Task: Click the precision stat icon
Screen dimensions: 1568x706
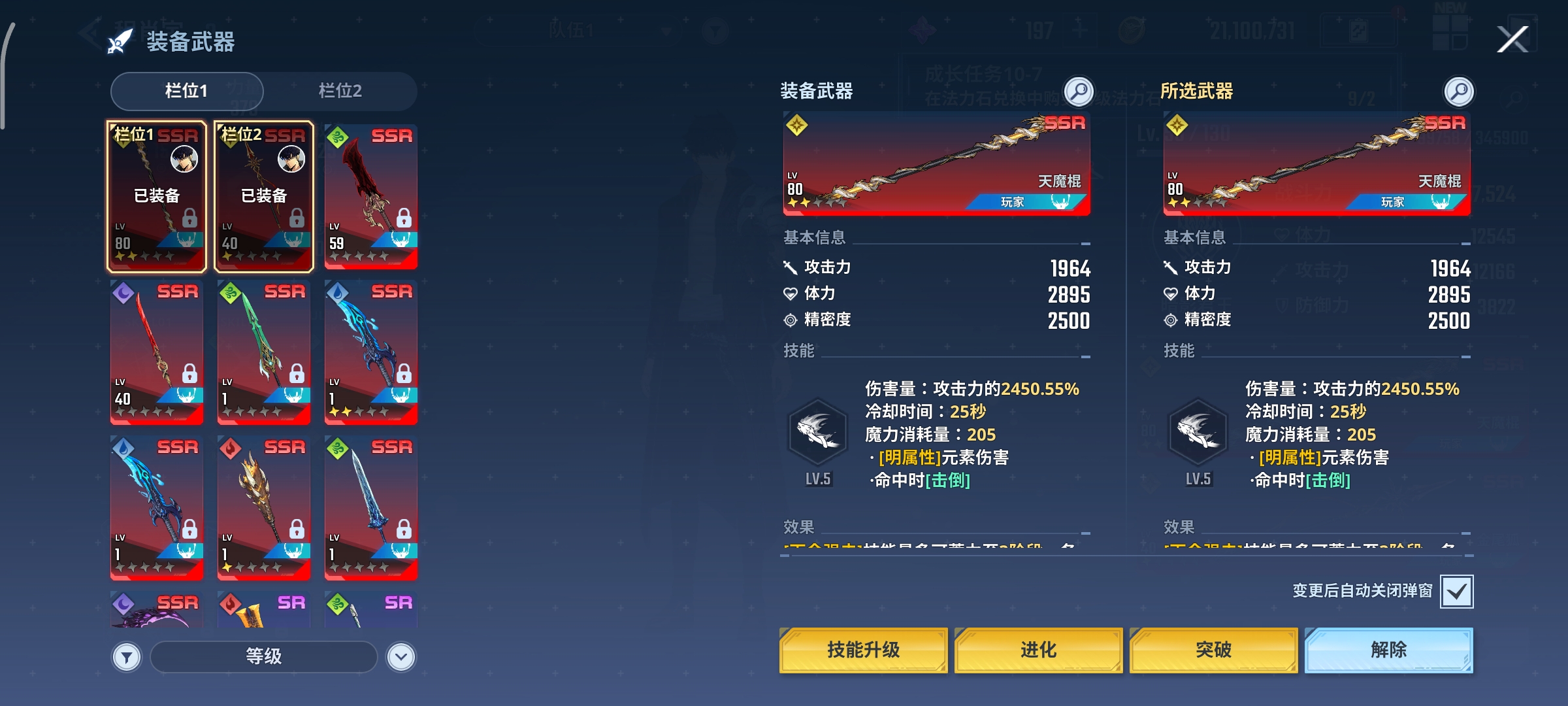Action: (791, 320)
